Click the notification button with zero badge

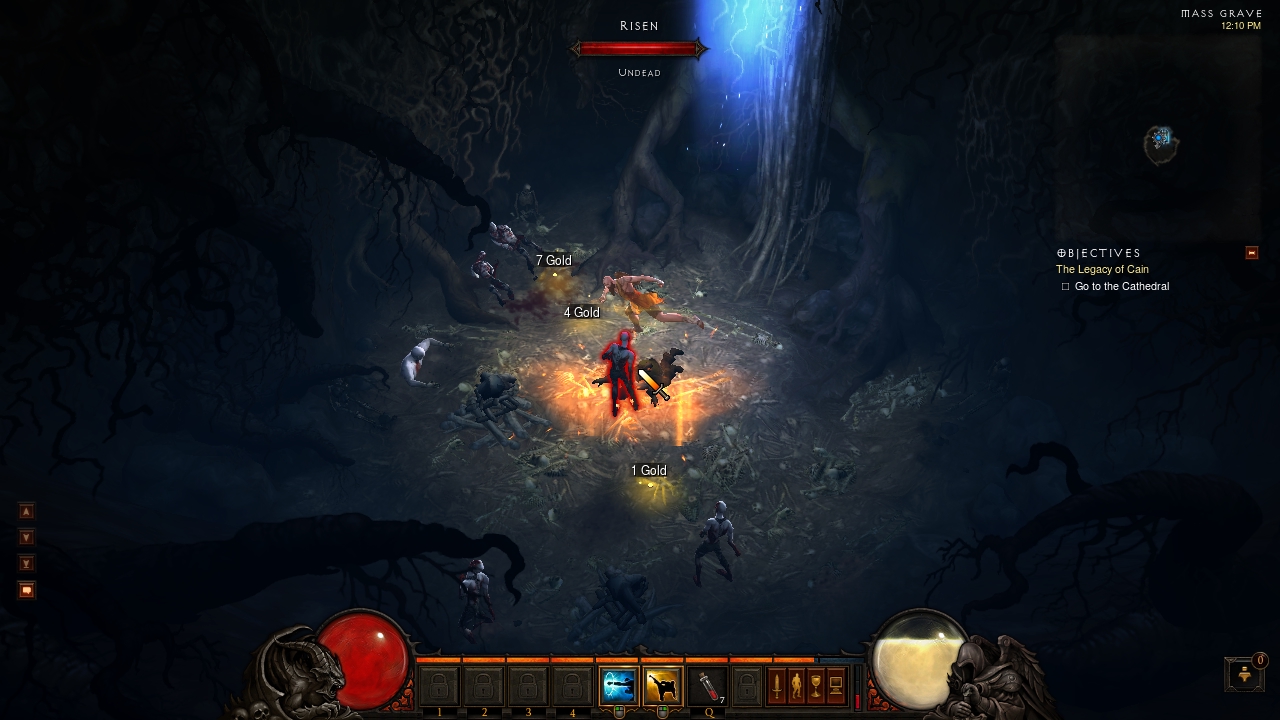click(x=1245, y=674)
